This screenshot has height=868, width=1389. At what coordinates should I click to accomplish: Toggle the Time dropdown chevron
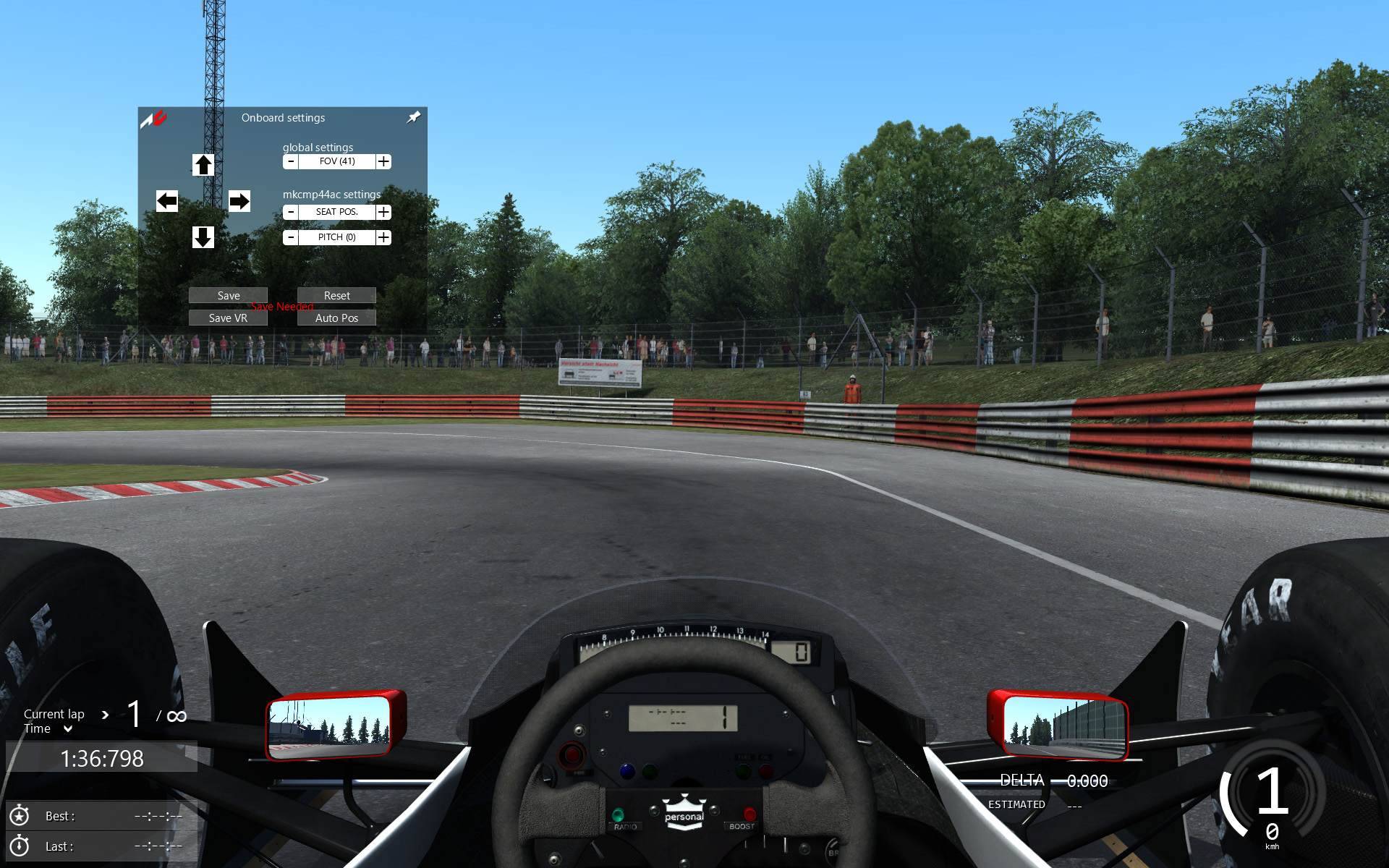click(68, 729)
